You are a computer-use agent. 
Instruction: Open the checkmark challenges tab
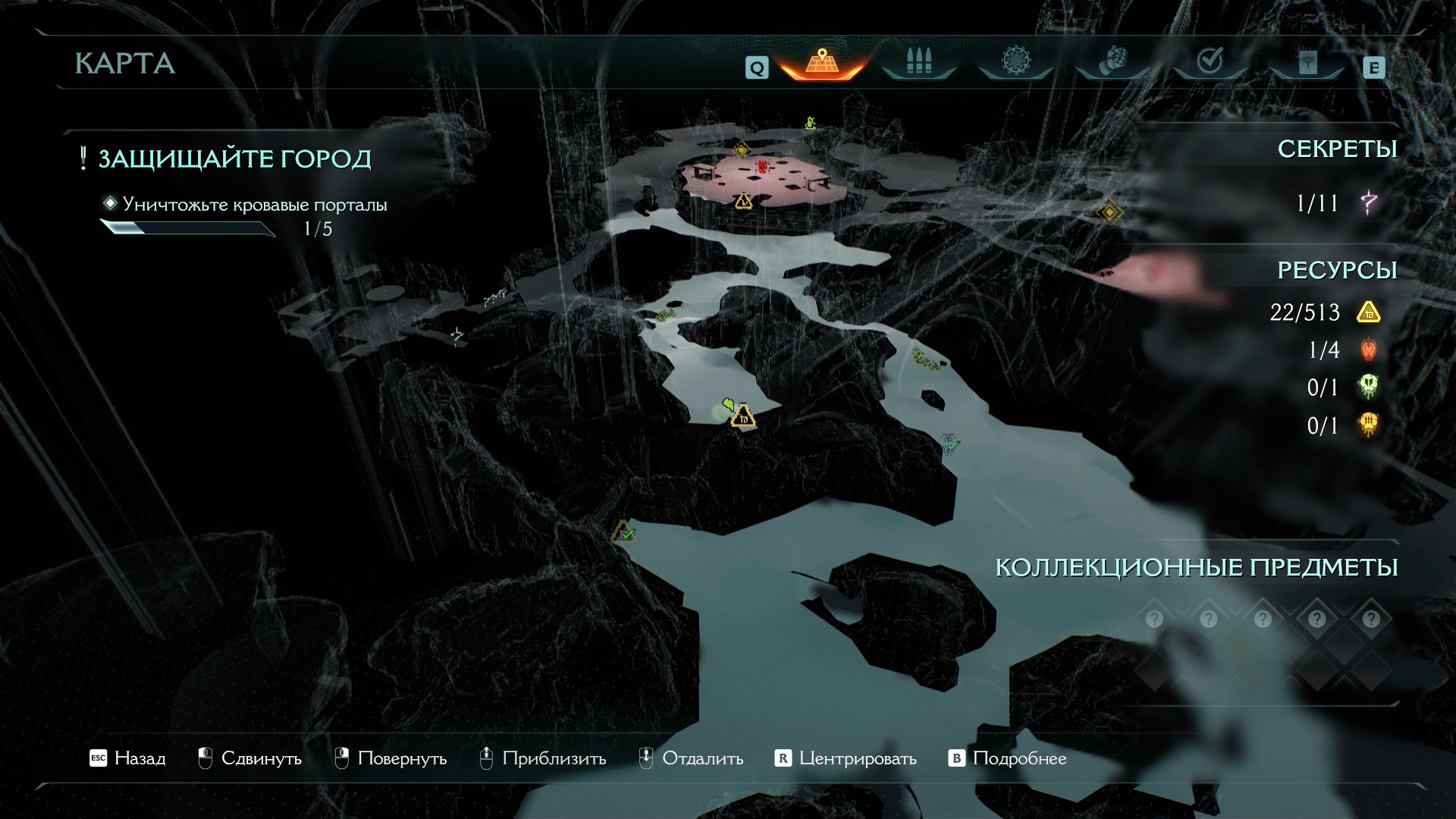pyautogui.click(x=1209, y=62)
